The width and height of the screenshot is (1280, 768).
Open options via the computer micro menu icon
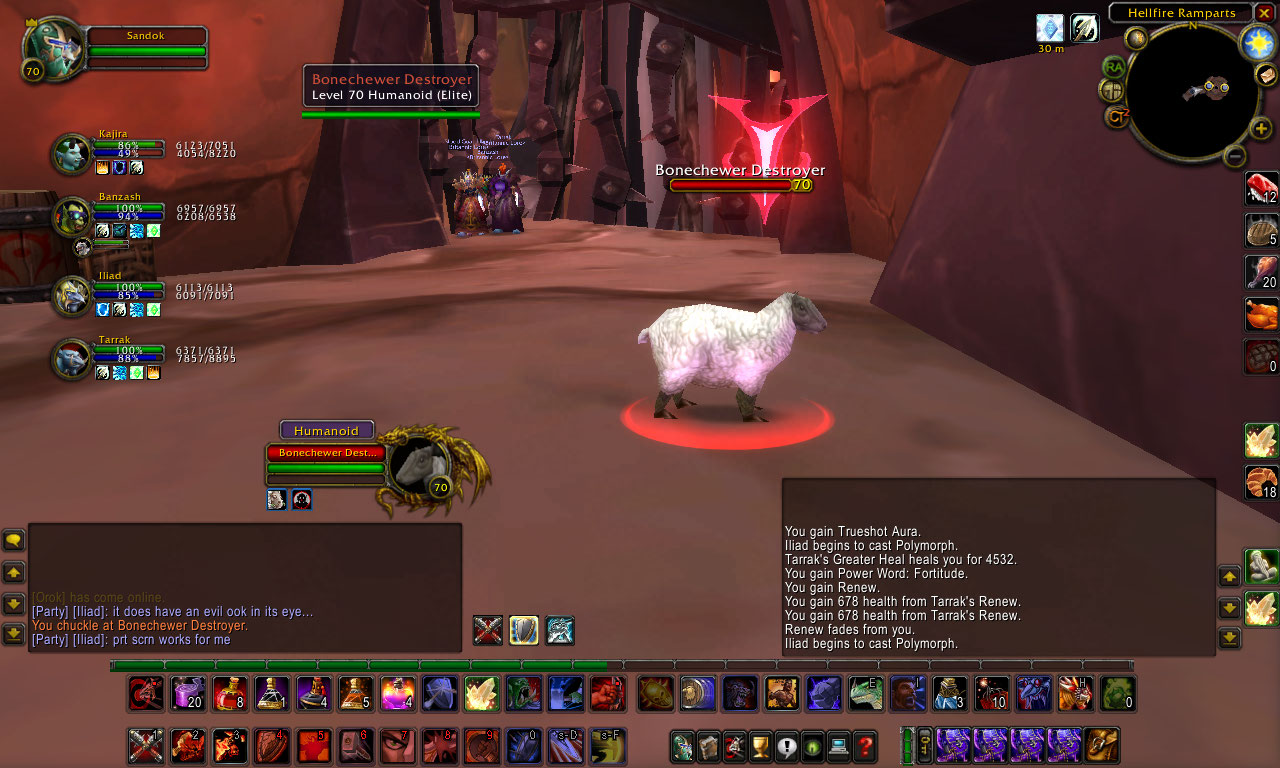click(839, 747)
